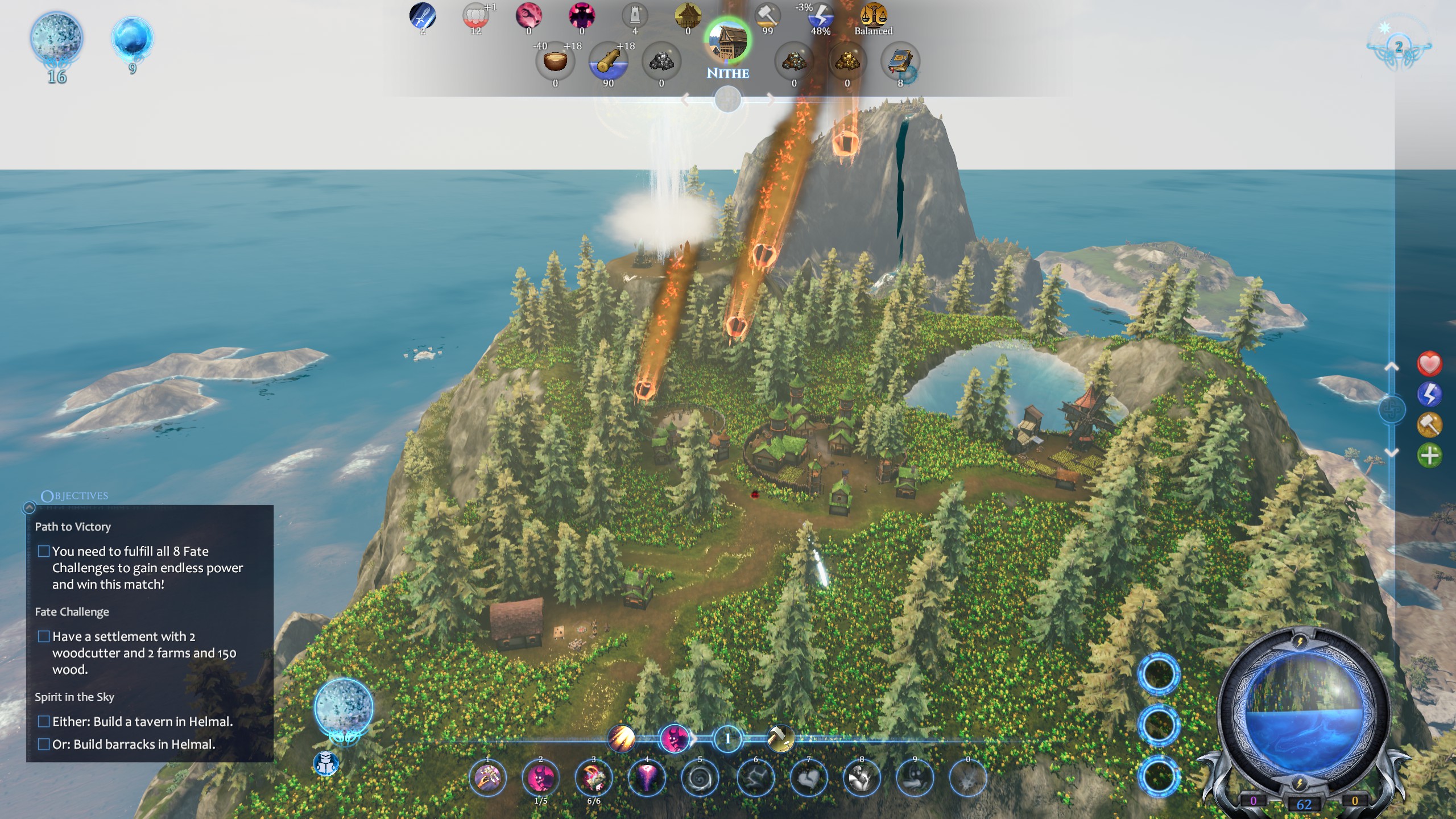Image resolution: width=1456 pixels, height=819 pixels.
Task: Collapse the Objectives panel
Action: pos(29,507)
